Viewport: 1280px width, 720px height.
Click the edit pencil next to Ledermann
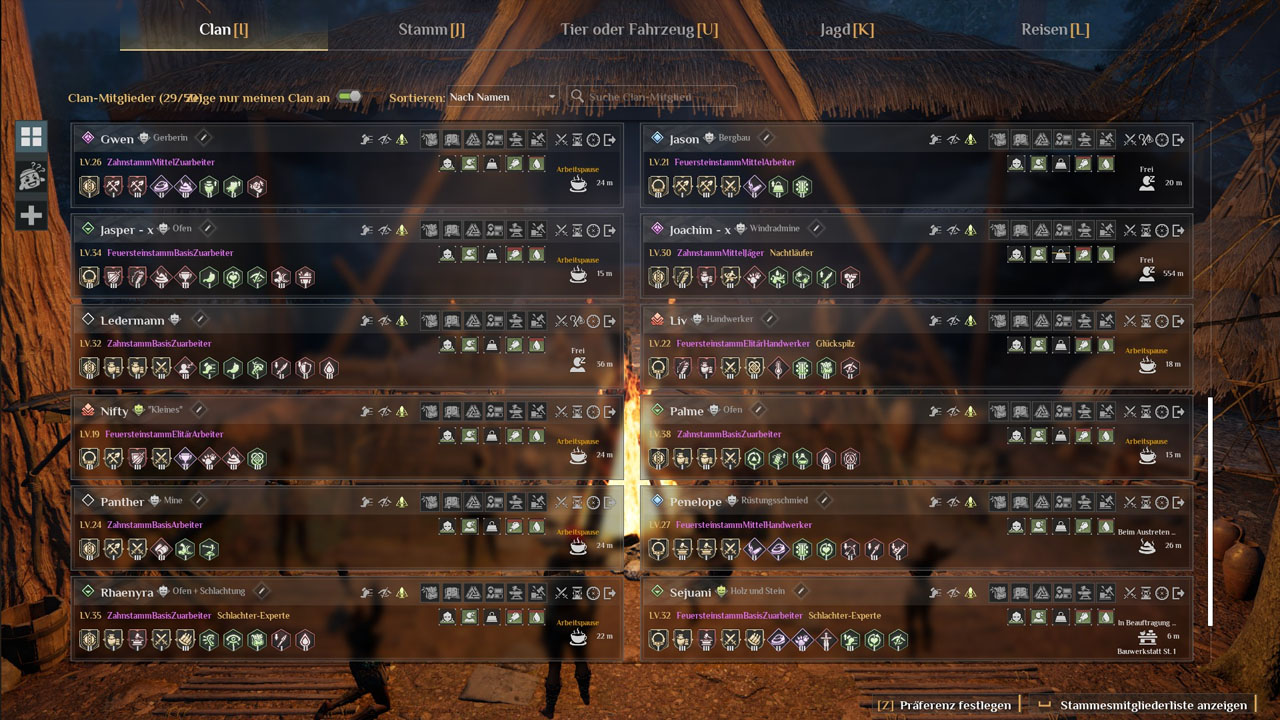pyautogui.click(x=200, y=320)
